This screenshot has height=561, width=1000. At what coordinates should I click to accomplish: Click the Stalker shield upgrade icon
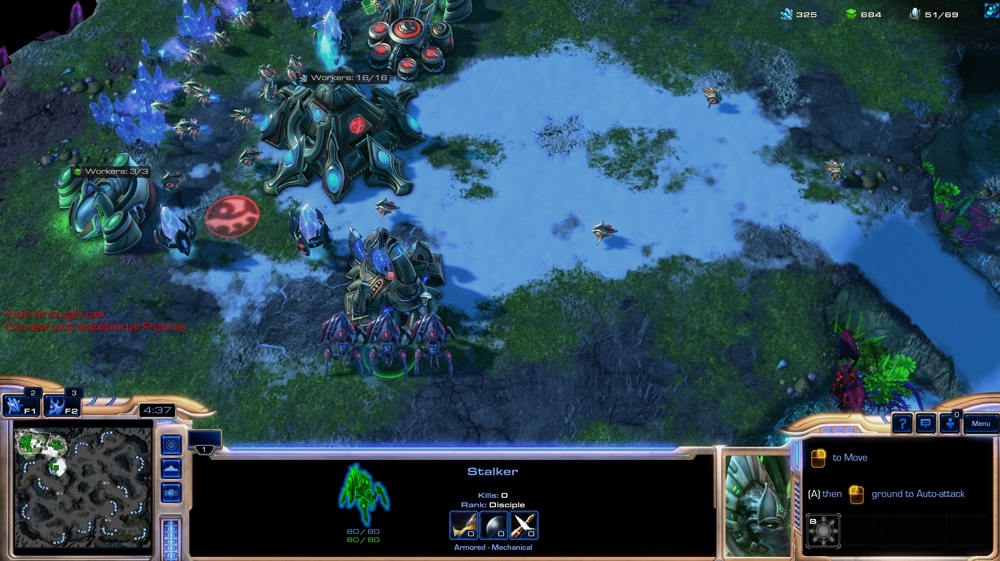[x=524, y=525]
